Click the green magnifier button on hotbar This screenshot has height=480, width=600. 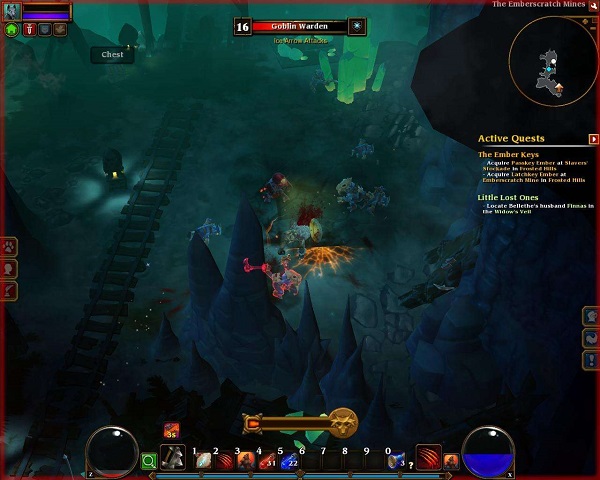(x=149, y=461)
